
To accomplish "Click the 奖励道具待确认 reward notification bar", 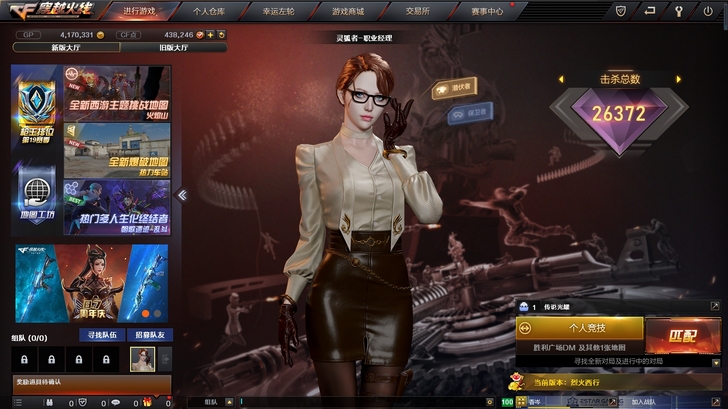I will click(92, 383).
